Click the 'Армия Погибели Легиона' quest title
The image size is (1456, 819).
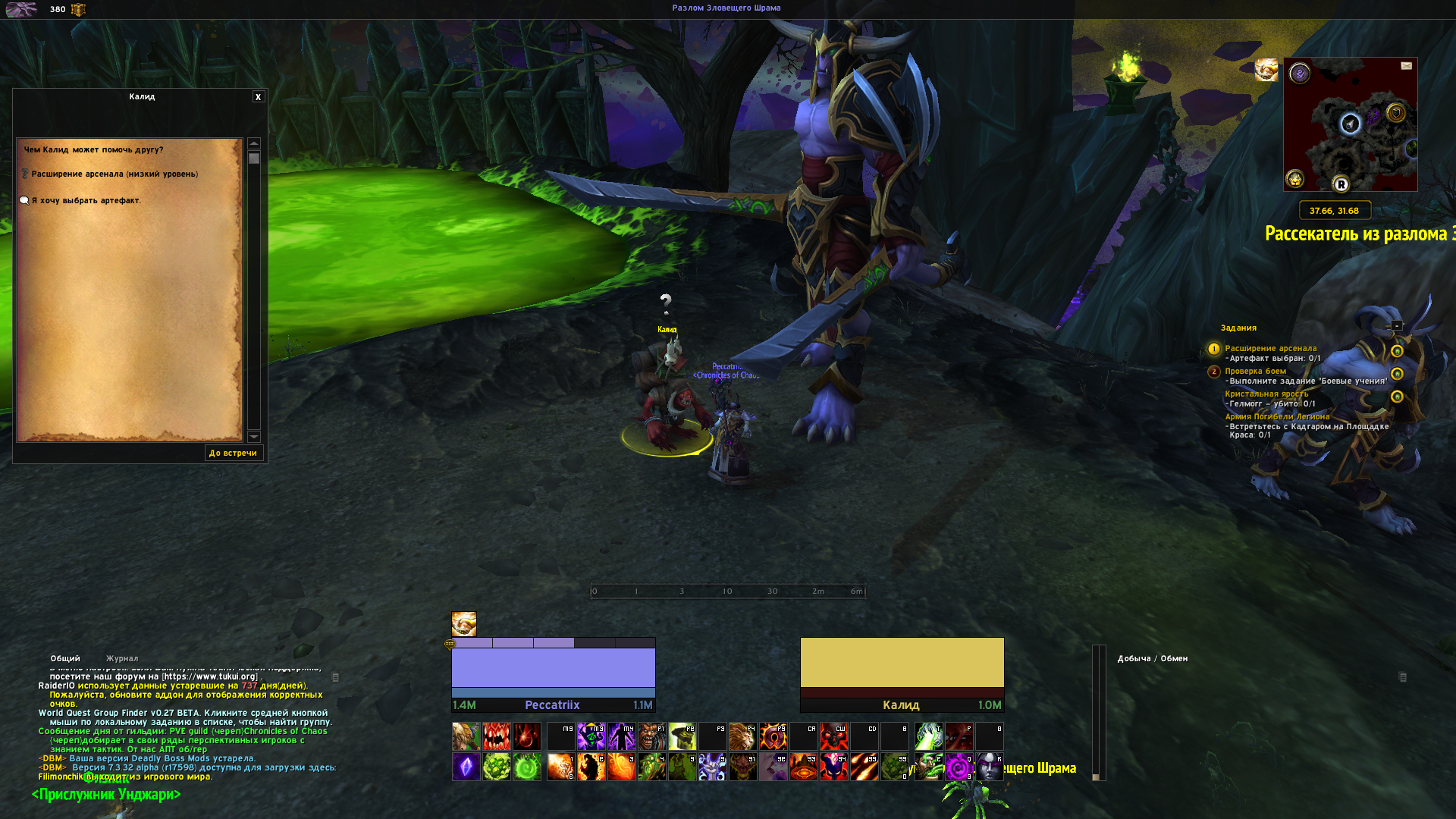point(1277,417)
